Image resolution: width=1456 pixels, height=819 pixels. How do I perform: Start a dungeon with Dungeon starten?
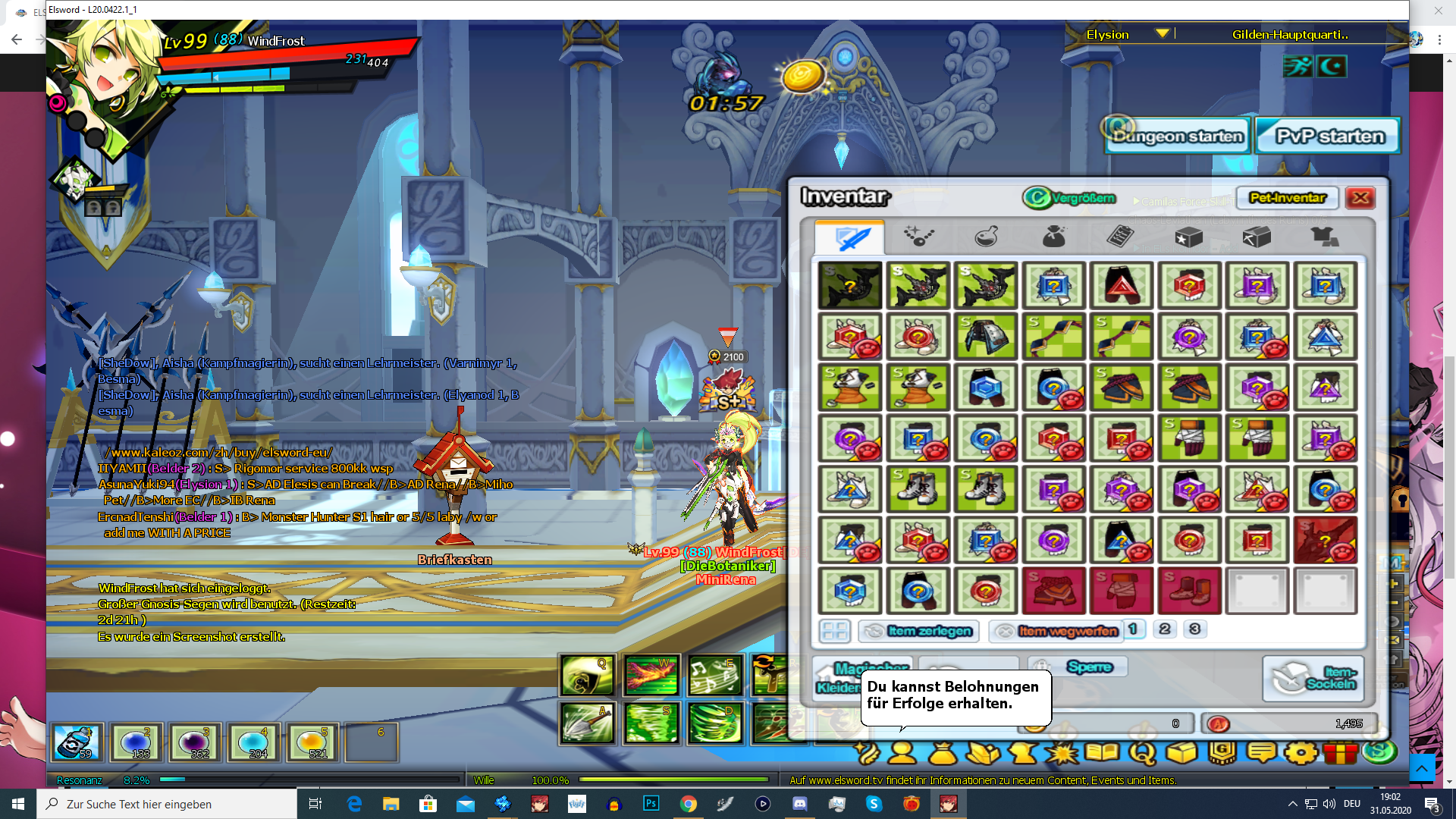1177,136
